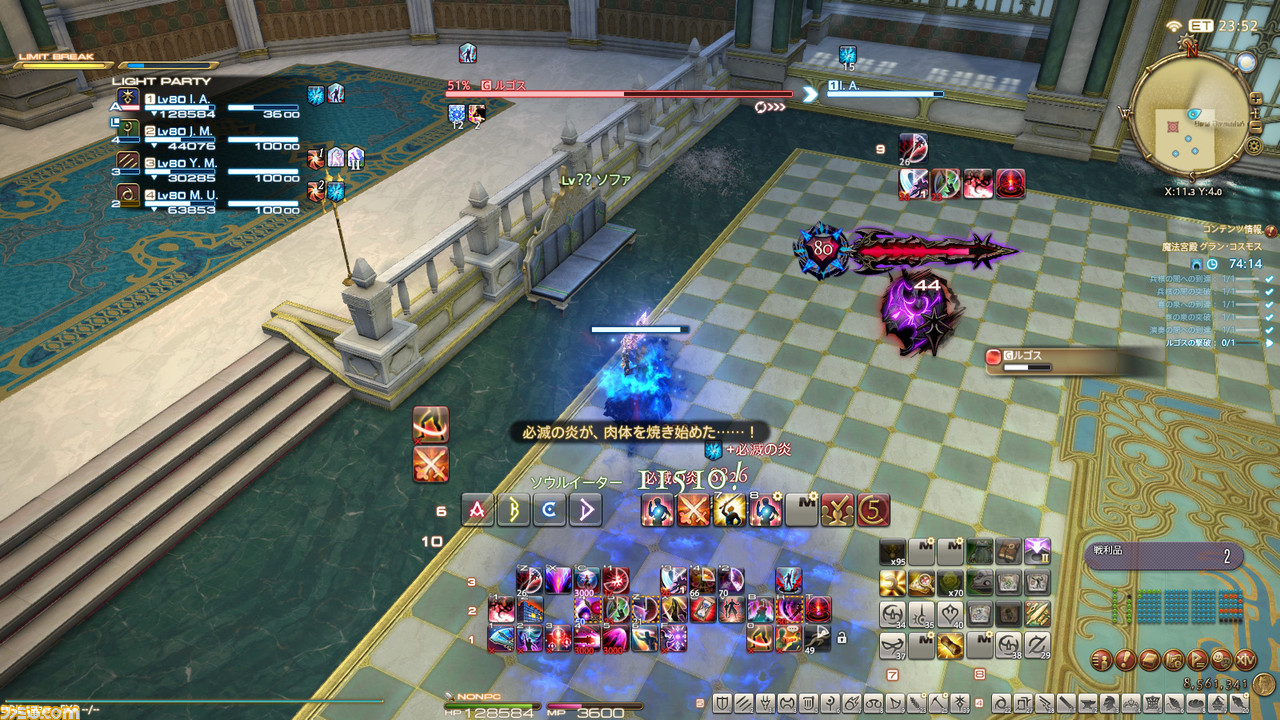Open the XIV system menu icon

1246,660
